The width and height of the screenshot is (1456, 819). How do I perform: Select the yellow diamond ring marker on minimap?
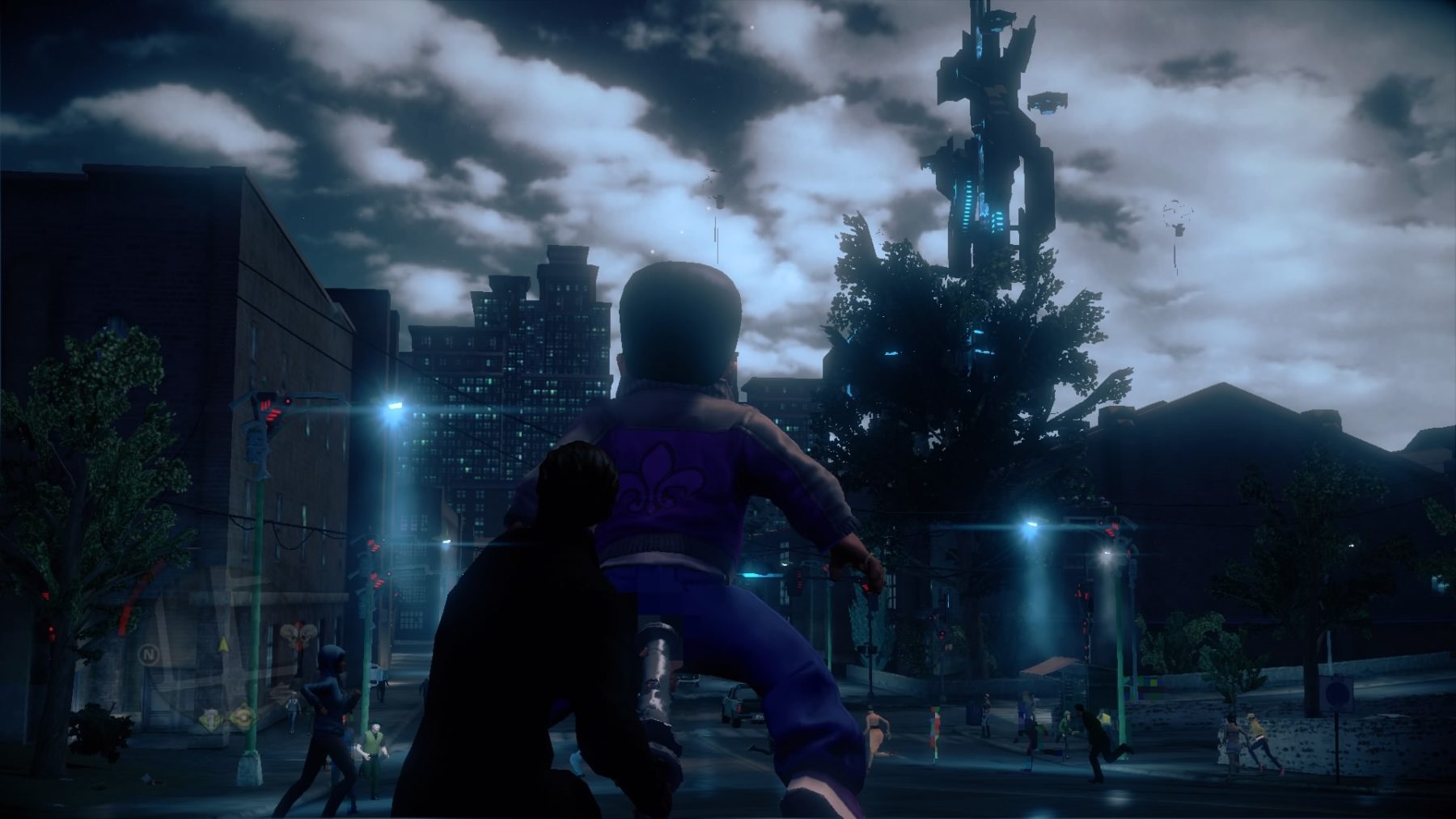pyautogui.click(x=241, y=716)
